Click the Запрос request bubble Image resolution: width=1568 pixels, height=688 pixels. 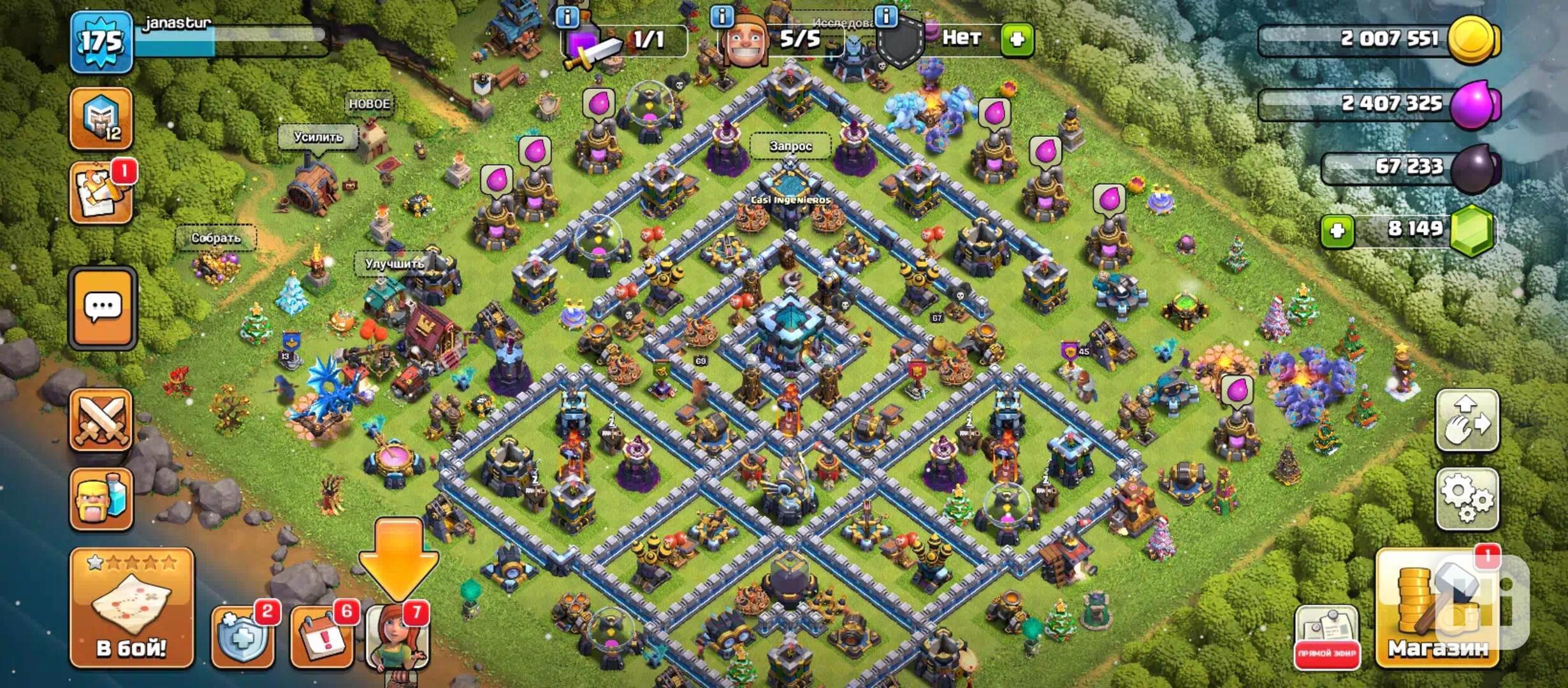point(790,146)
